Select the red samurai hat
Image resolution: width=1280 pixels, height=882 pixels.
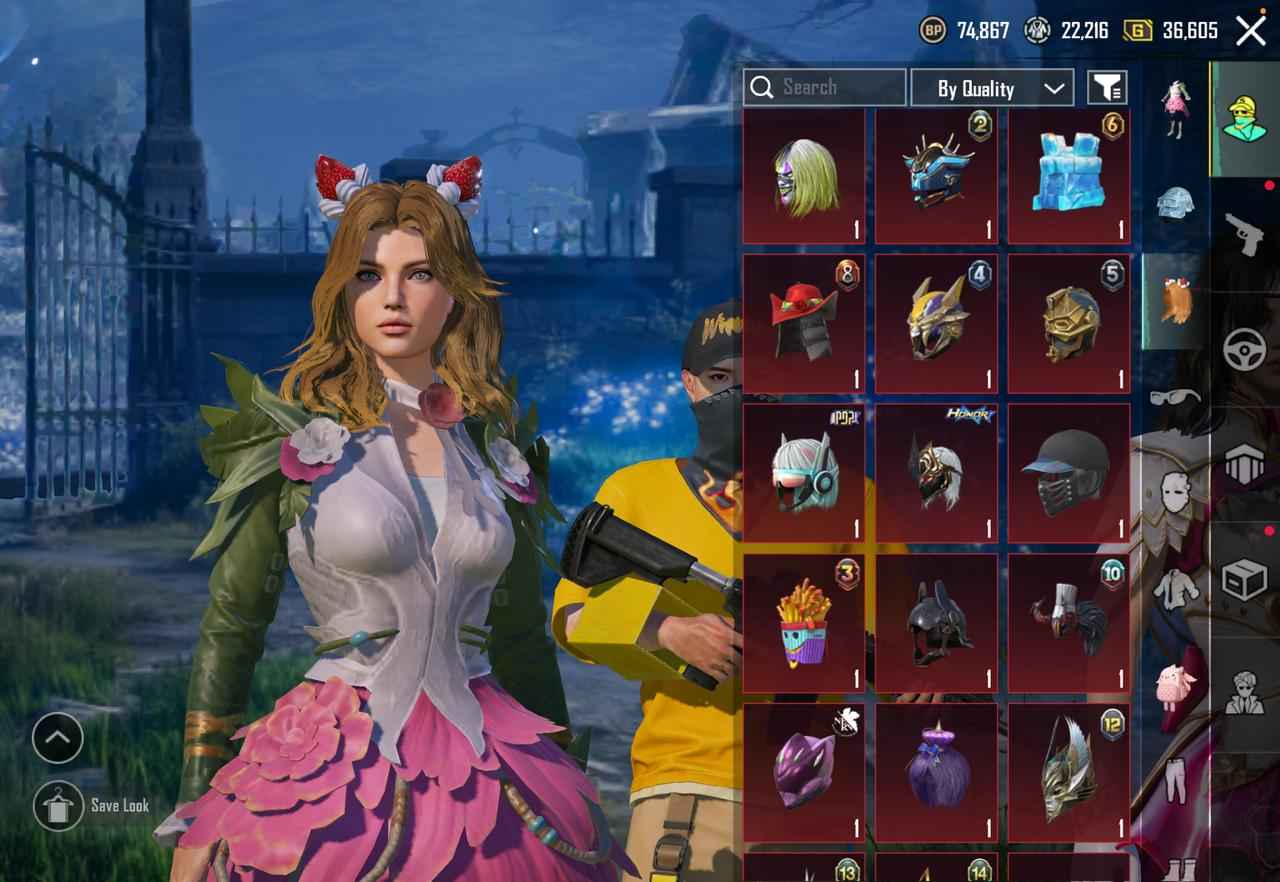coord(804,324)
